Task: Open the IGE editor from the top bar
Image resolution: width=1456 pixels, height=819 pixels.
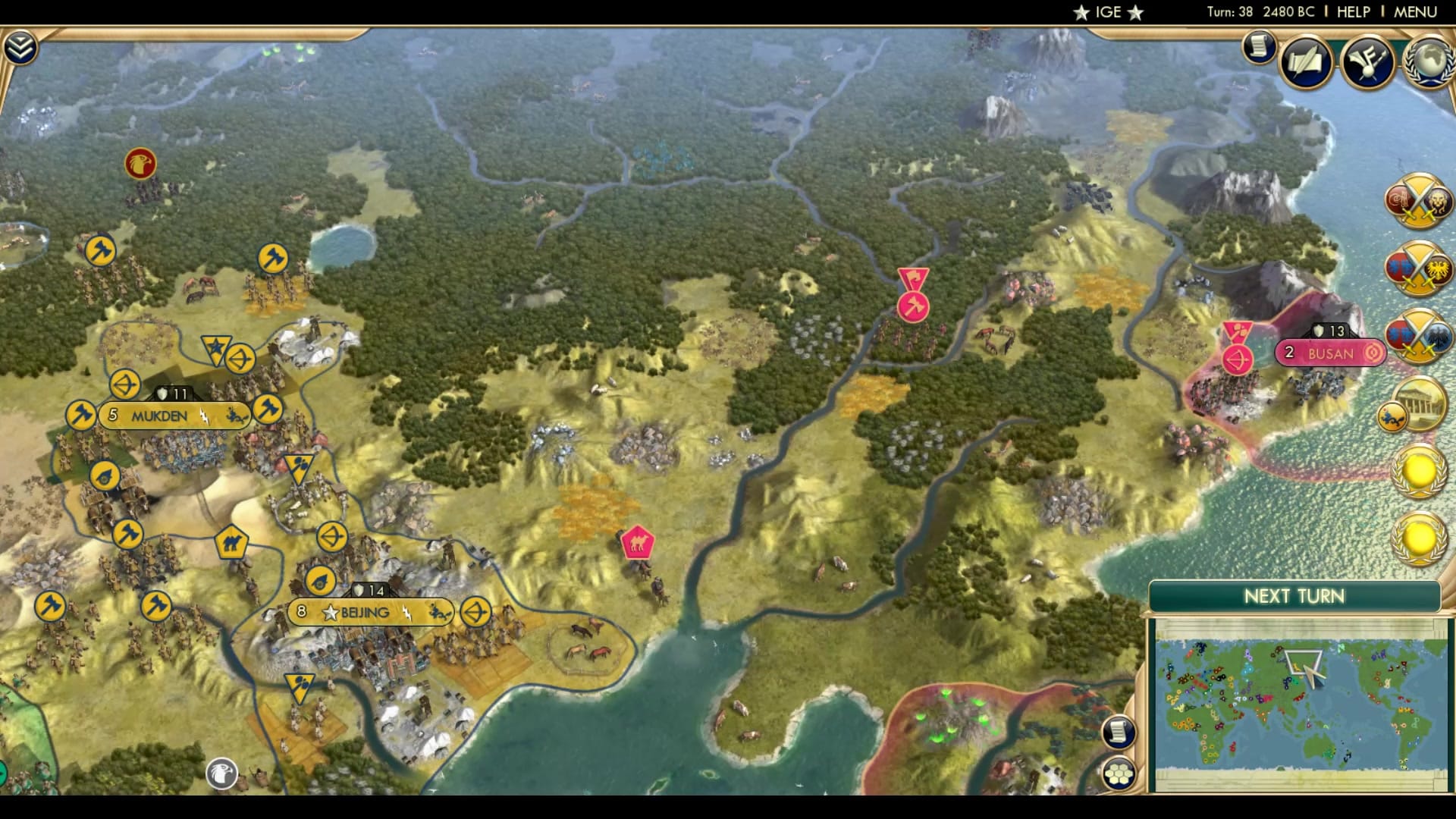Action: pos(1107,11)
